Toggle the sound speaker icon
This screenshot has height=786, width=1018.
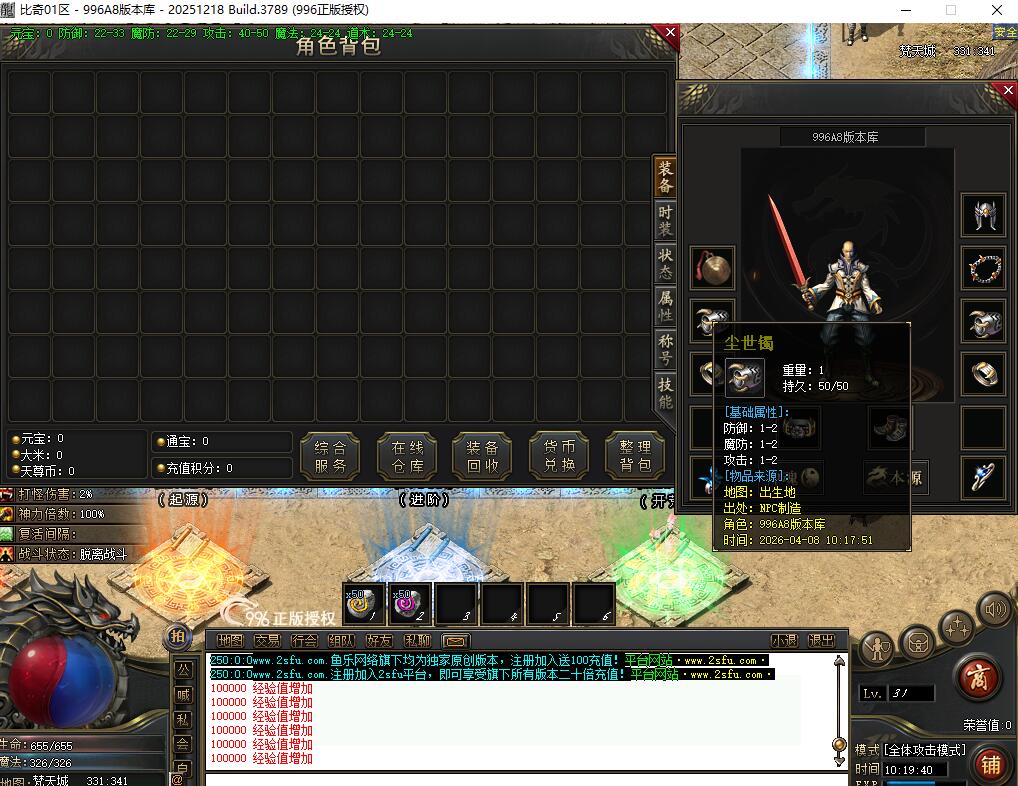coord(995,607)
